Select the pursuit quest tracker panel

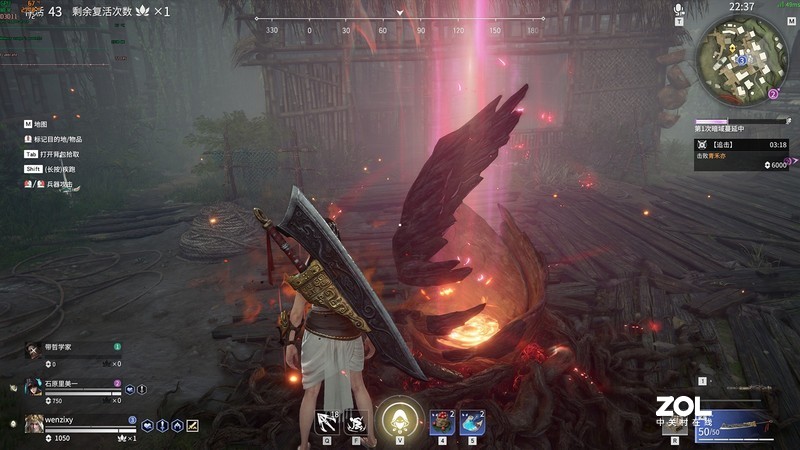point(741,154)
